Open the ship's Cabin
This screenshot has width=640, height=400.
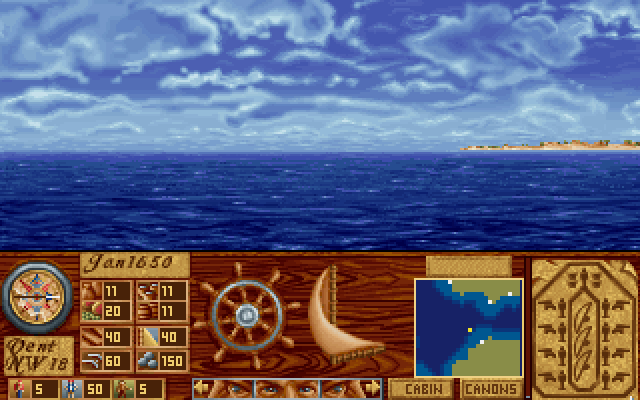coord(421,388)
